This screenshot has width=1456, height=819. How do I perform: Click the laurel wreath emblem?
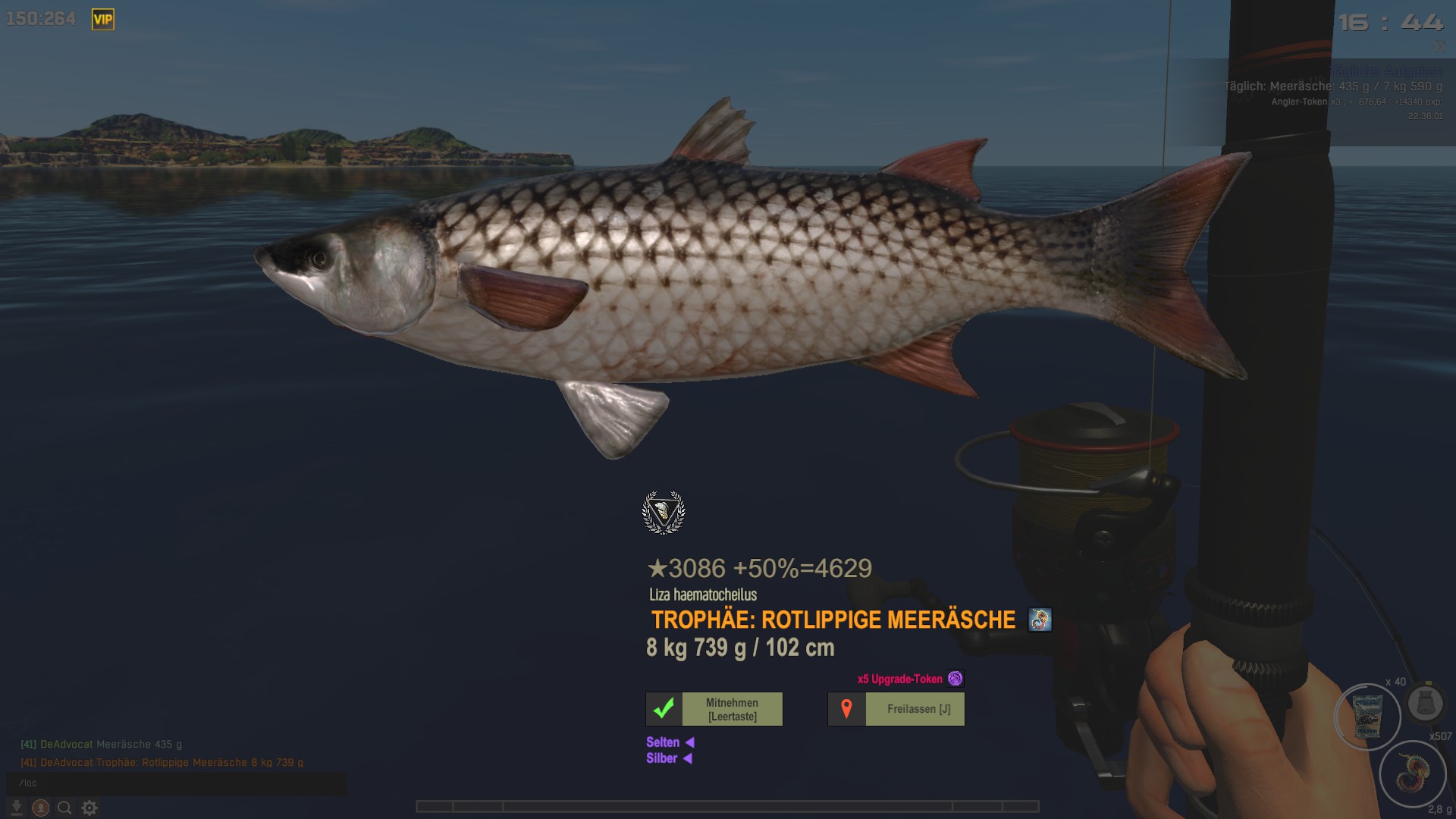click(664, 513)
